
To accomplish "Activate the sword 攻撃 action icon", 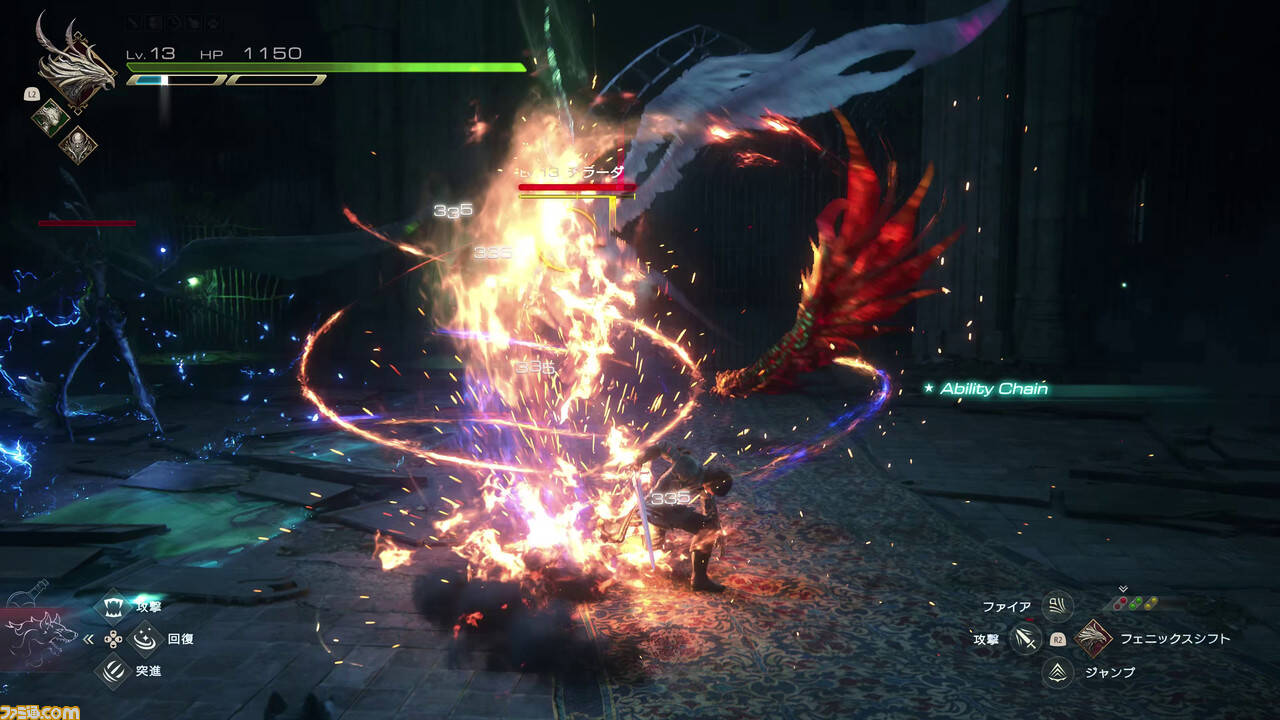I will [x=1025, y=638].
